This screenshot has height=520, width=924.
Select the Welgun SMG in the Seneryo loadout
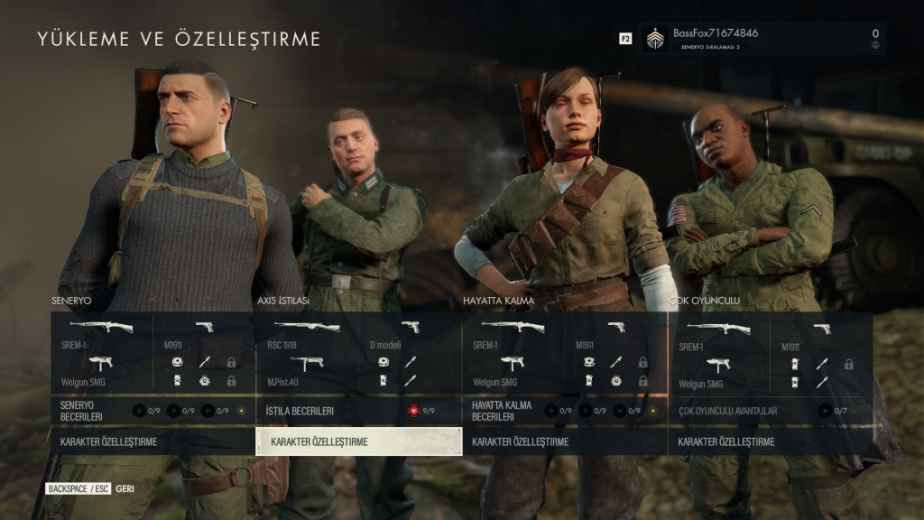102,372
